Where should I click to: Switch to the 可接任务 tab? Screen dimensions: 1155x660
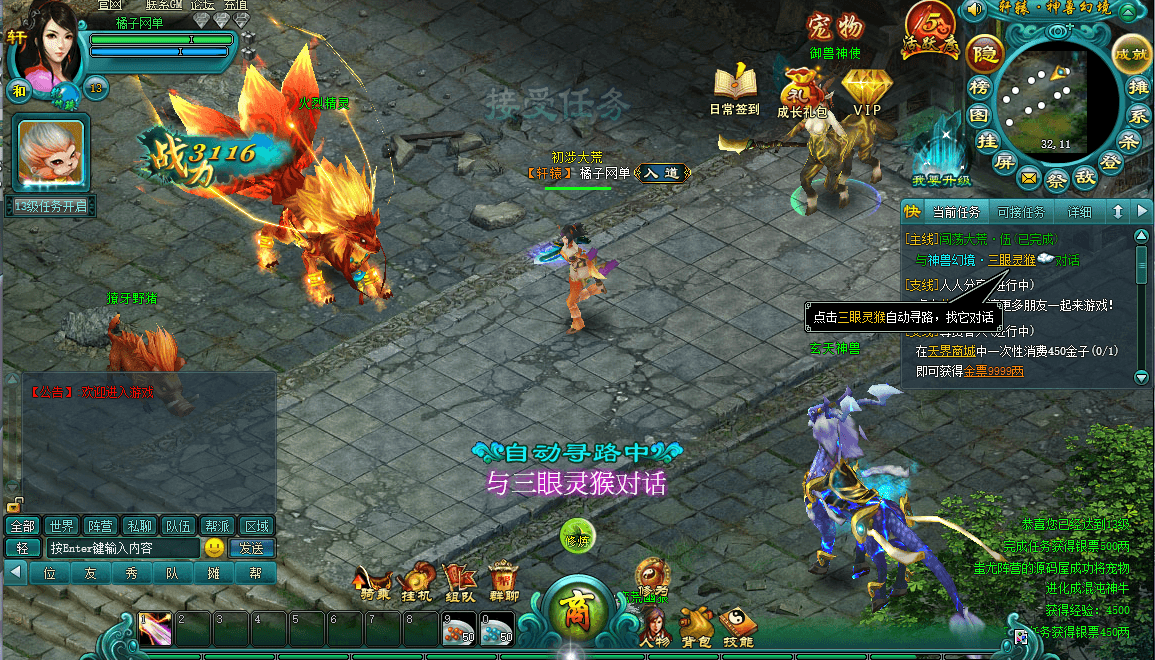point(1021,212)
